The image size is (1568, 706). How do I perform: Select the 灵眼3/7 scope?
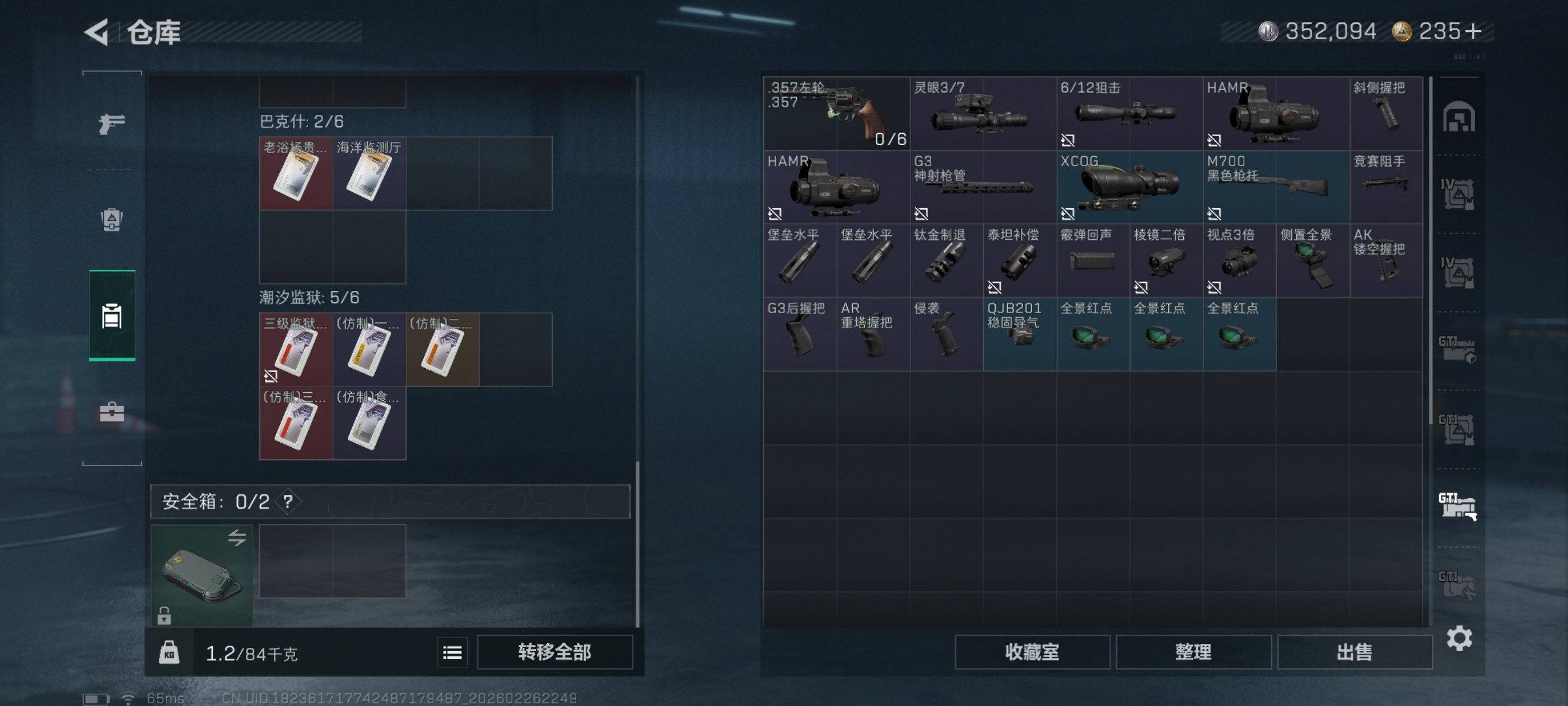point(982,113)
